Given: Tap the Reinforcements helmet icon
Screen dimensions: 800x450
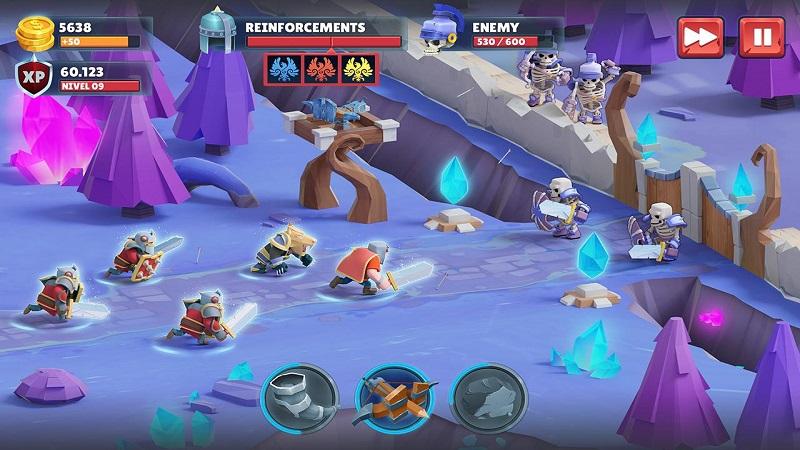Looking at the screenshot, I should 217,32.
